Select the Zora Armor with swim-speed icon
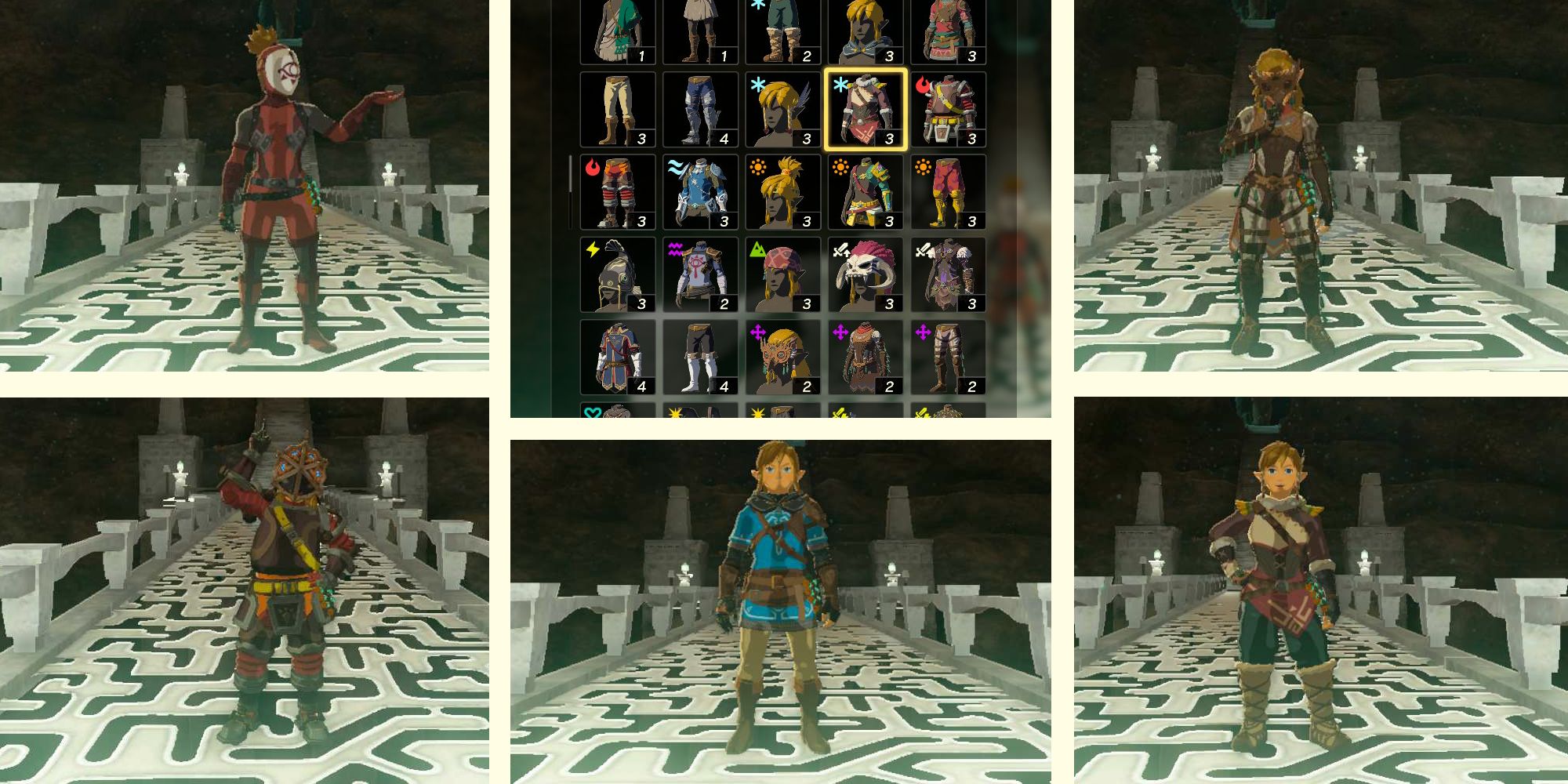This screenshot has height=784, width=1568. 700,192
